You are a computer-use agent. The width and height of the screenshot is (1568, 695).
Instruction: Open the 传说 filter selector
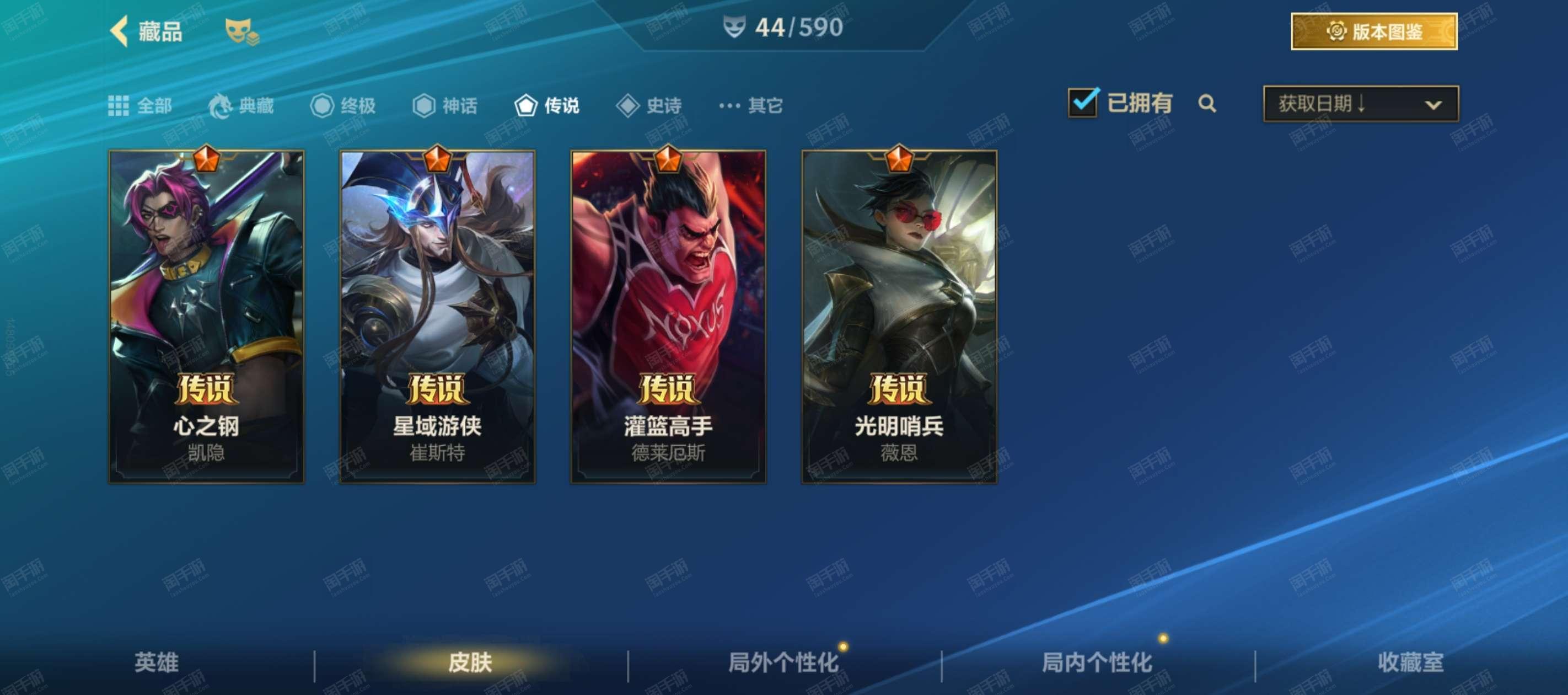(525, 105)
